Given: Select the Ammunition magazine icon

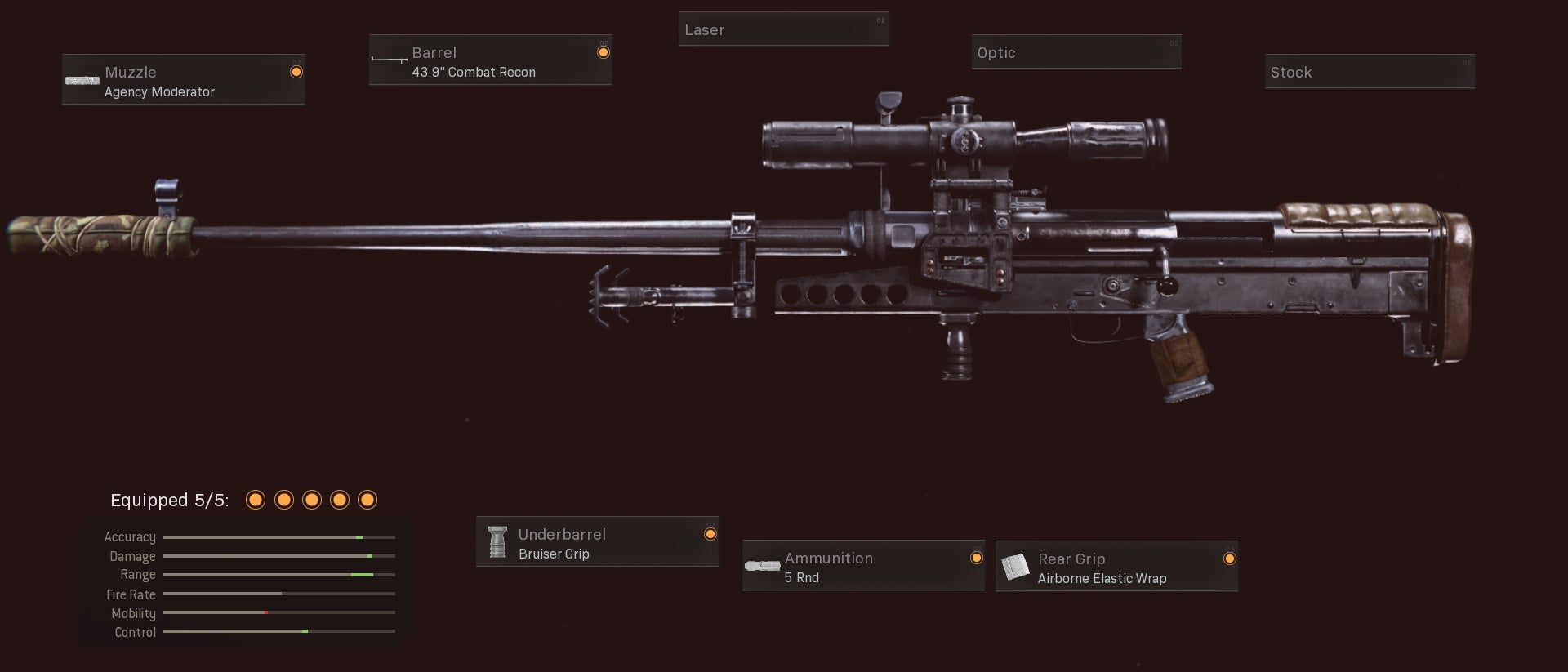Looking at the screenshot, I should 764,565.
